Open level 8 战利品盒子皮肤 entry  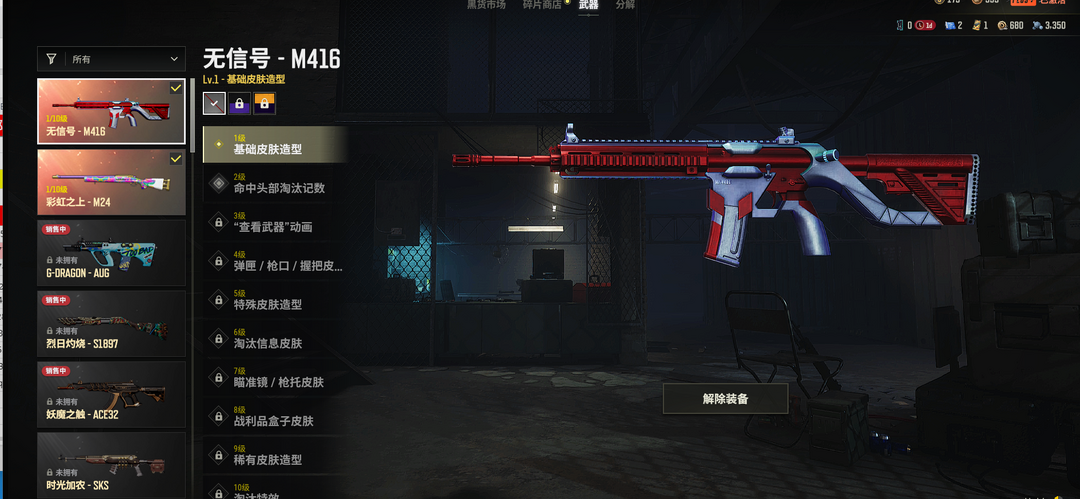click(x=275, y=418)
